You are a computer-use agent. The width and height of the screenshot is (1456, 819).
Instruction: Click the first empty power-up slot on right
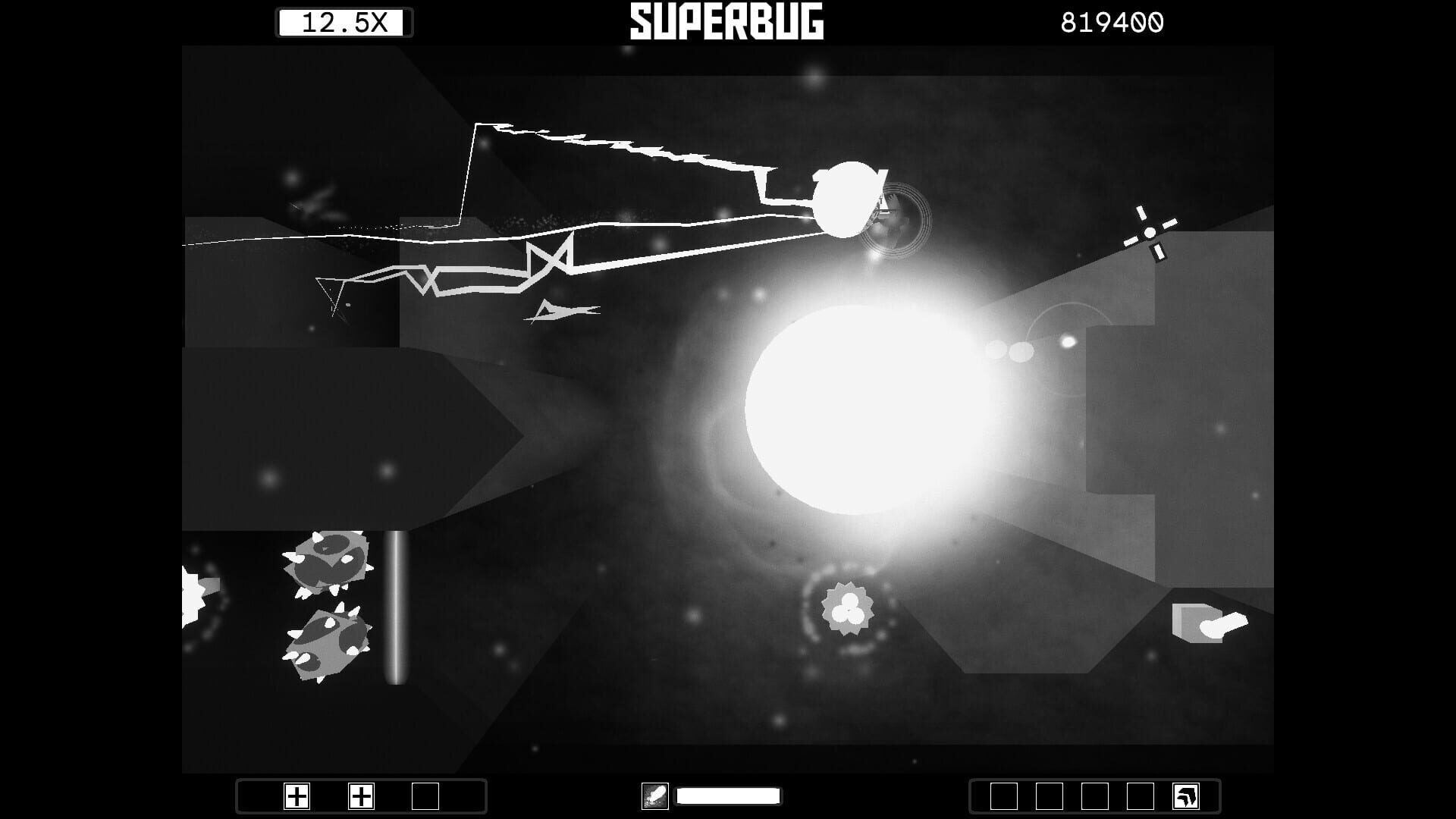point(1003,796)
